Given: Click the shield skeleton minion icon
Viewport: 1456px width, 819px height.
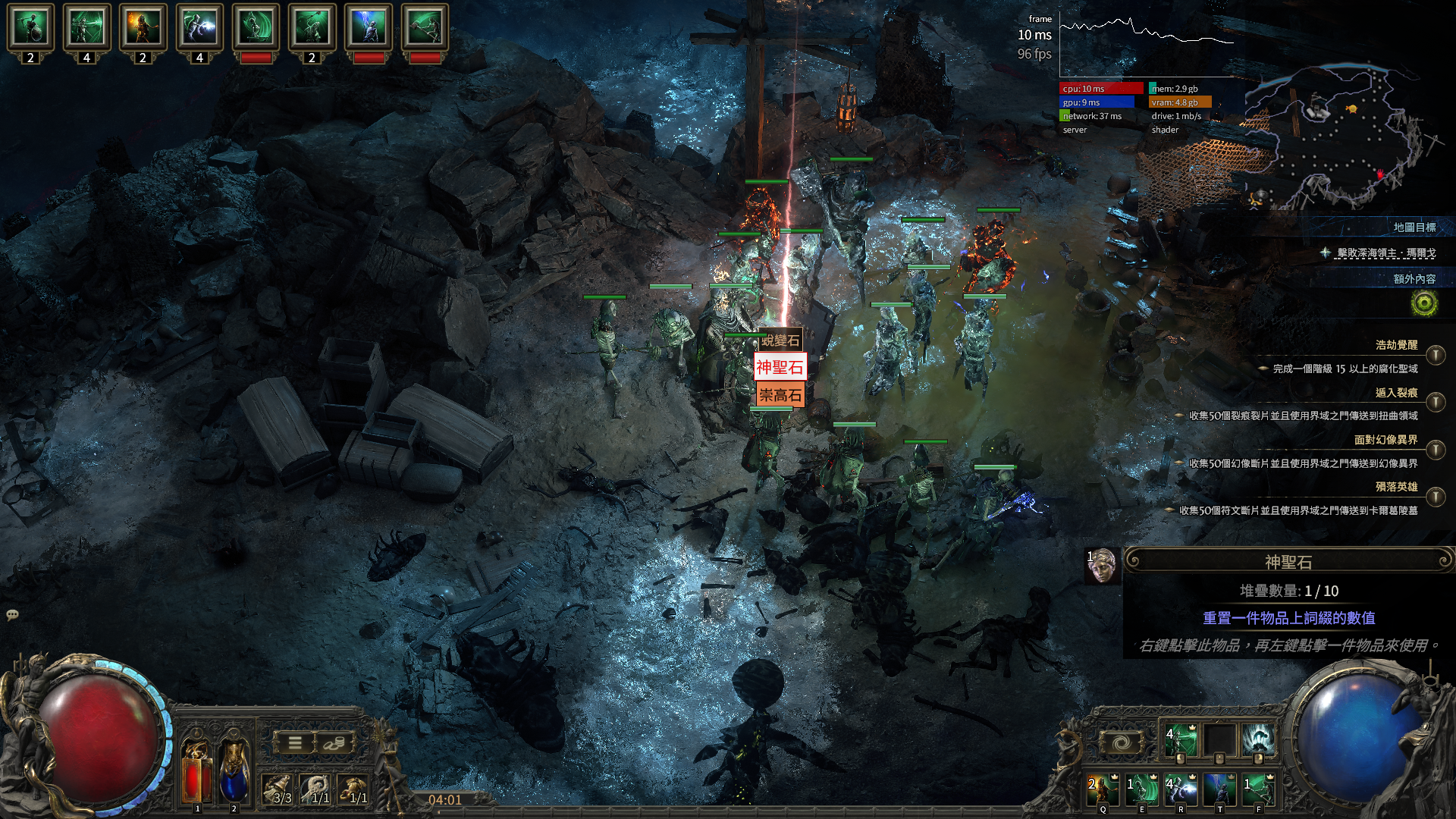Looking at the screenshot, I should (30, 28).
